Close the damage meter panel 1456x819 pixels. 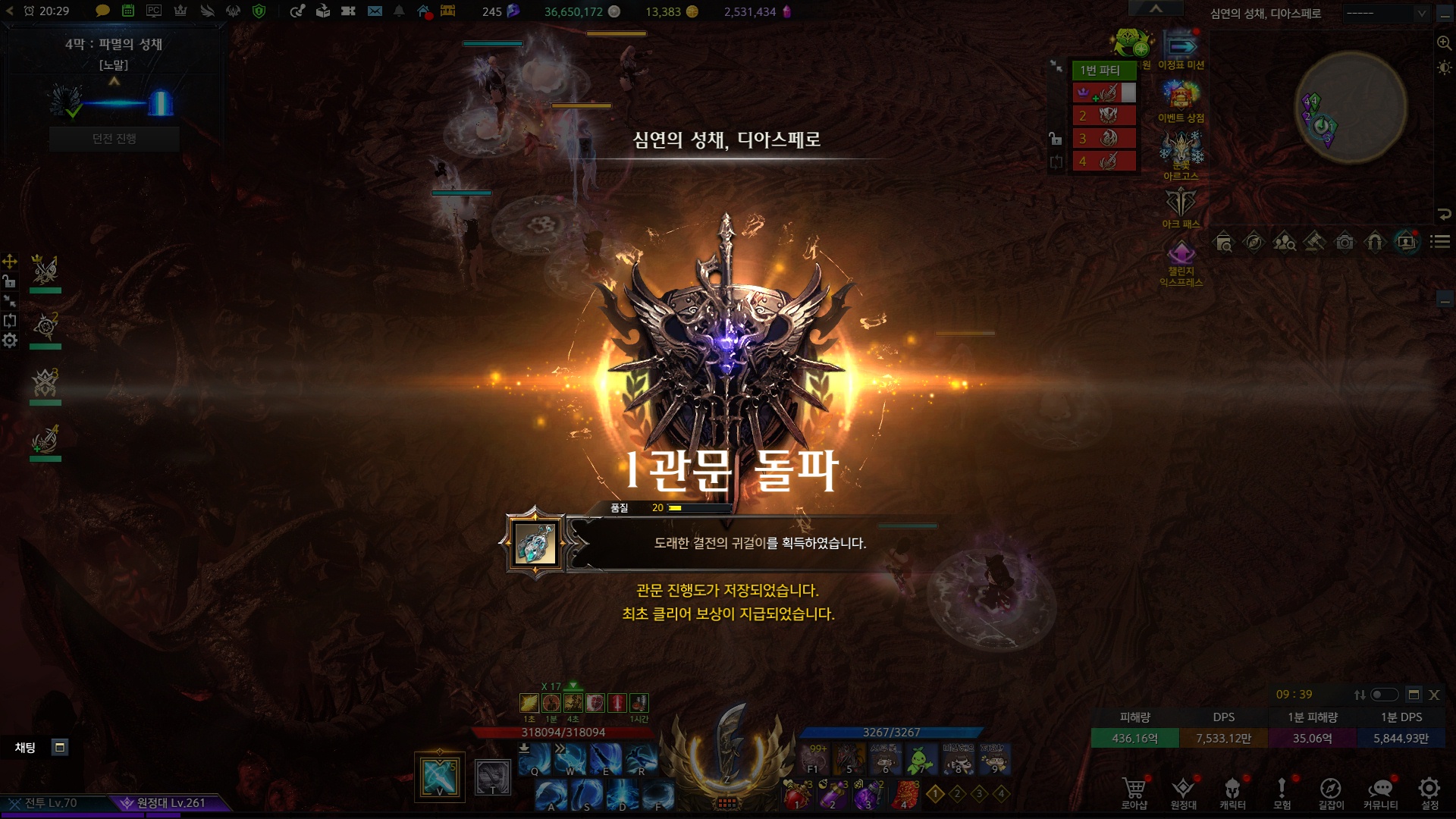pyautogui.click(x=1434, y=695)
